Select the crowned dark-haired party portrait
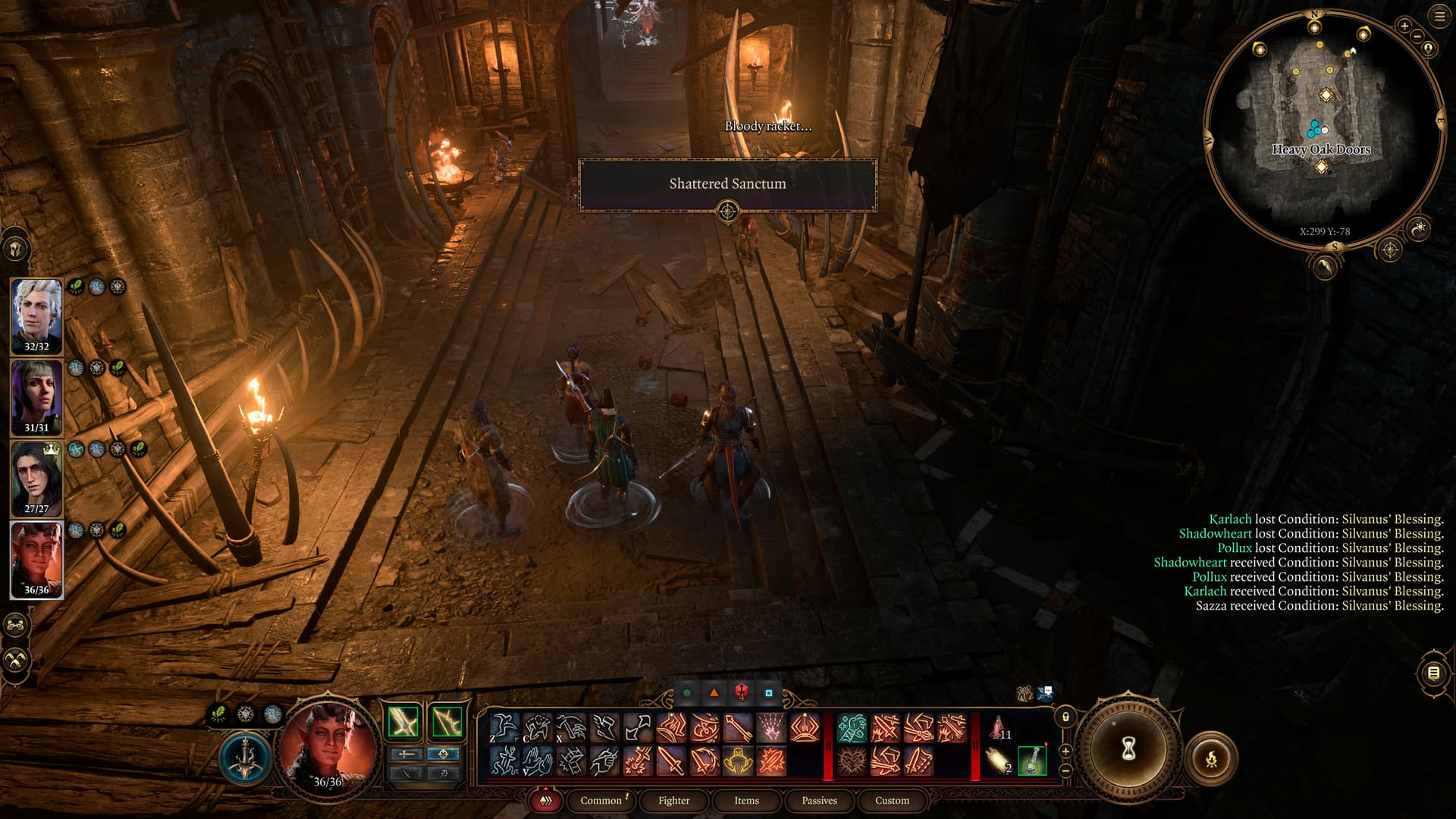1456x819 pixels. 36,478
